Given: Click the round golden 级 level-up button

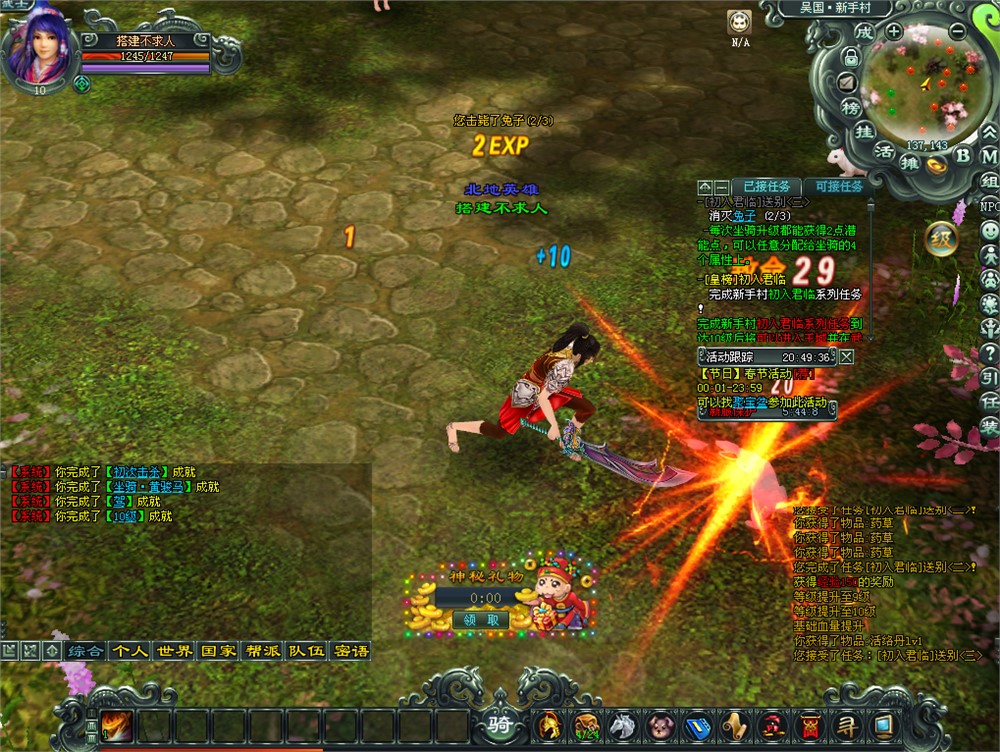Looking at the screenshot, I should click(941, 238).
